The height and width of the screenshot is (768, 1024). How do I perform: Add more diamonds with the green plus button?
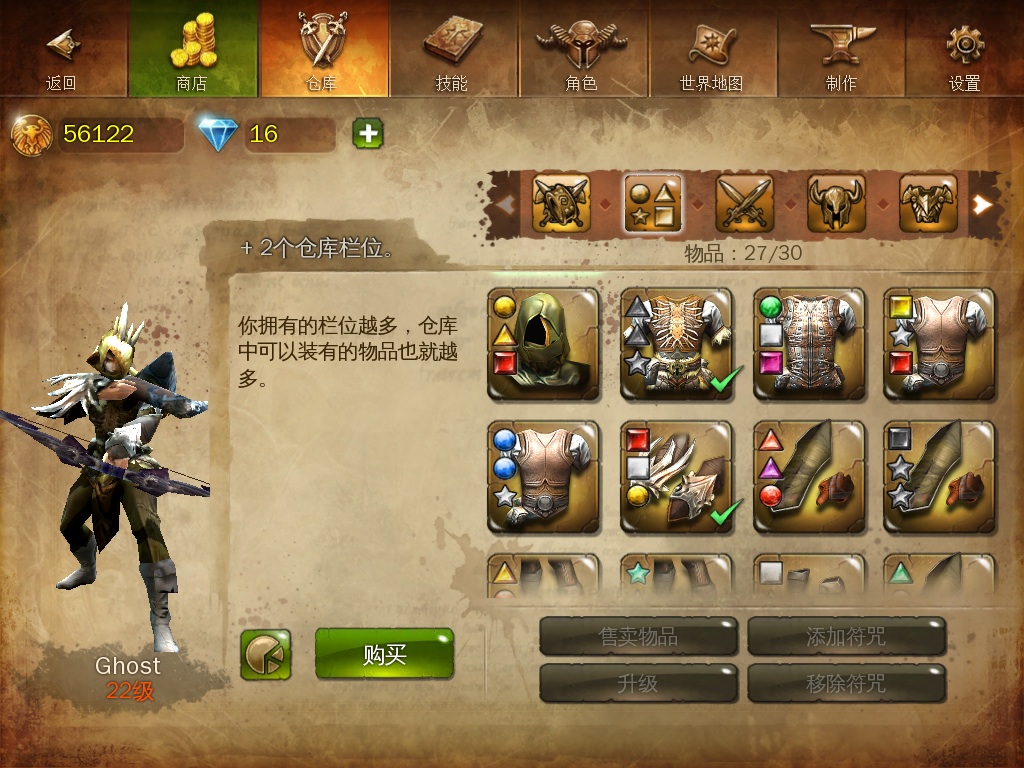368,133
